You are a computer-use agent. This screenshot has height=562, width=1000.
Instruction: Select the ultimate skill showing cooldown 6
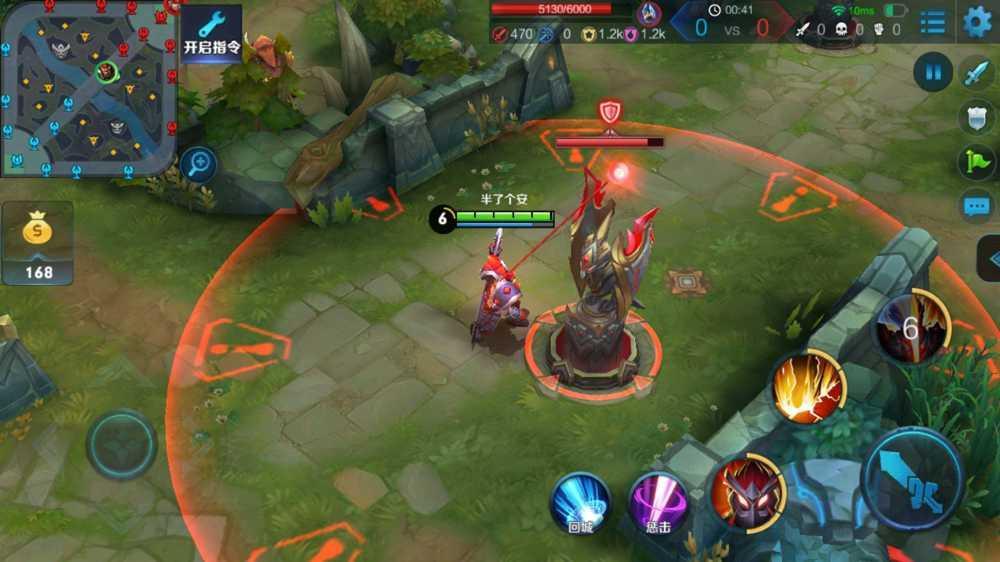[x=910, y=329]
